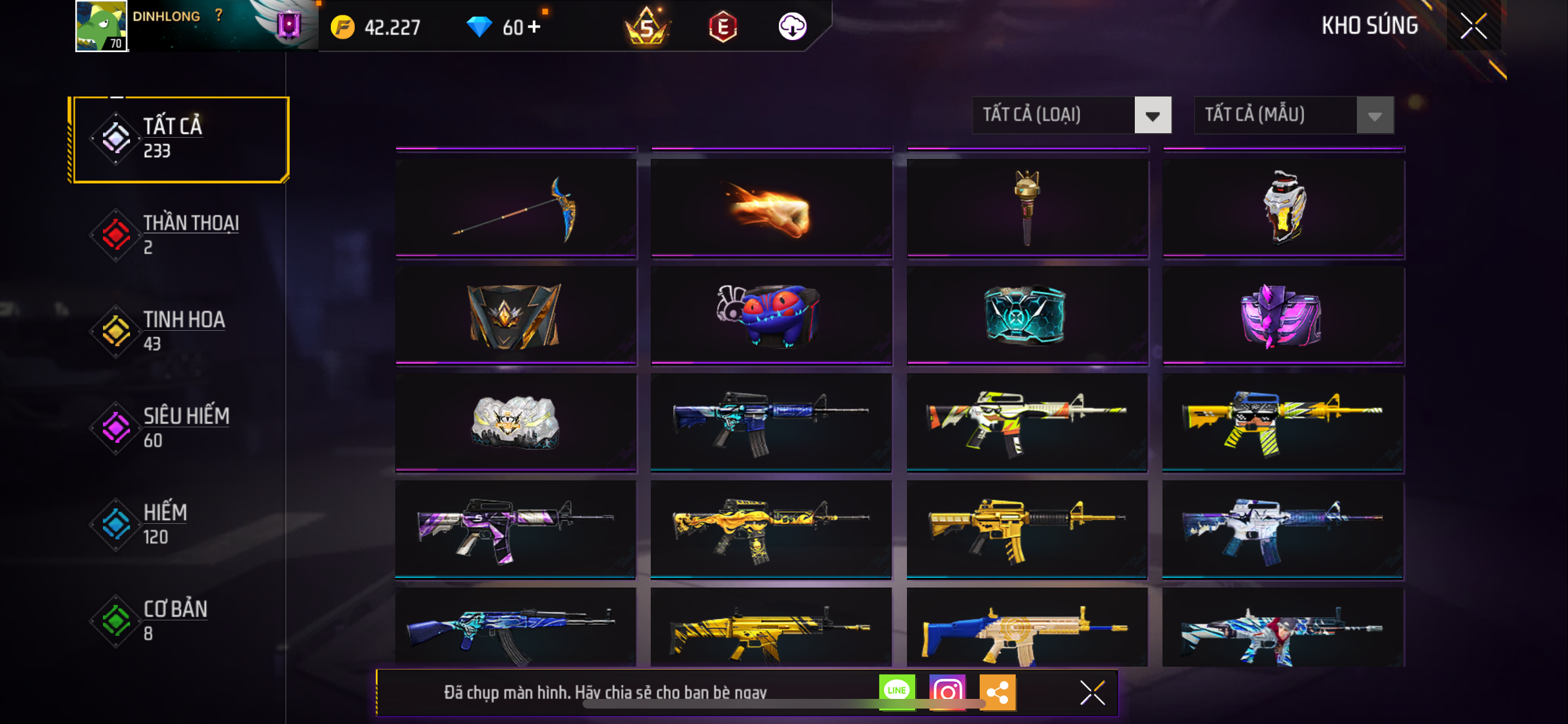Add diamonds using the plus button
The height and width of the screenshot is (724, 1568).
click(534, 27)
